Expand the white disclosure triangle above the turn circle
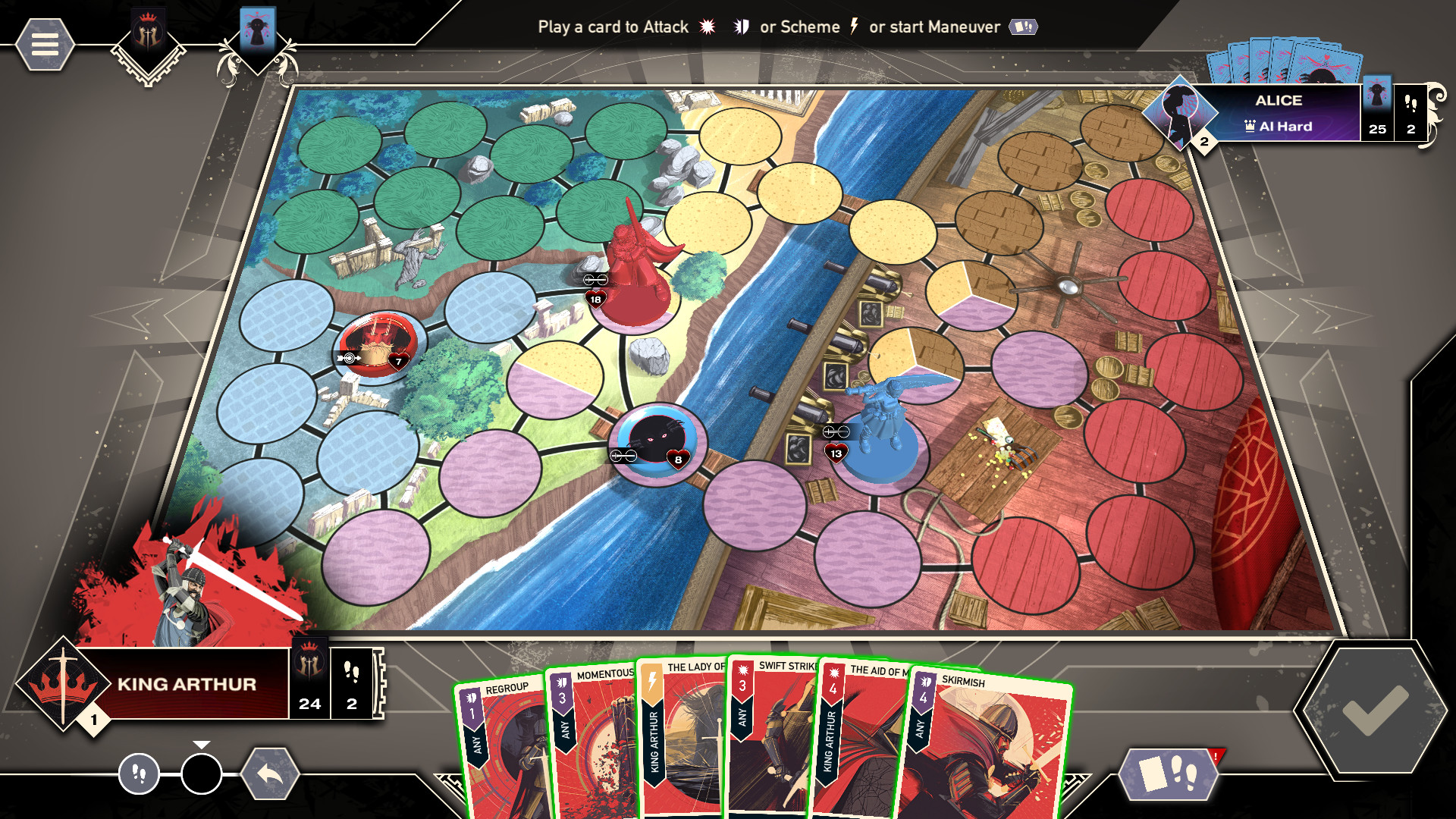The image size is (1456, 819). 200,744
